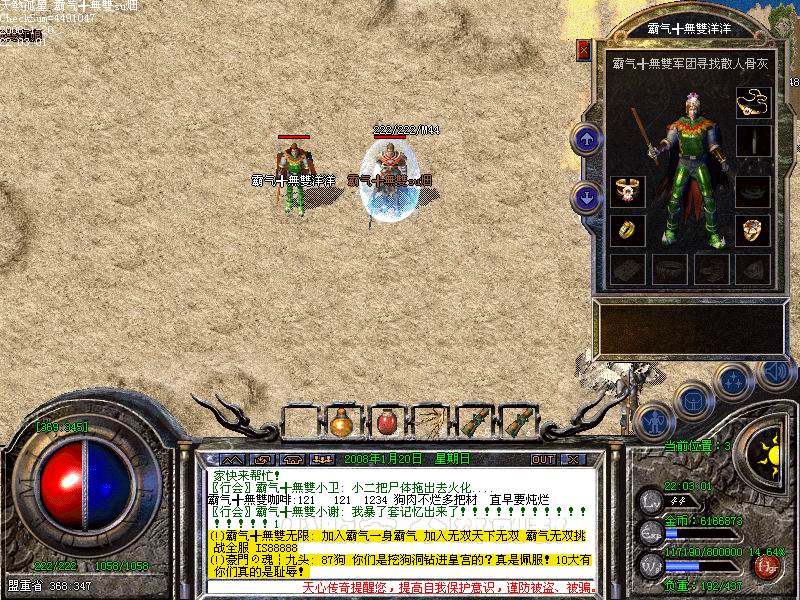Screen dimensions: 800x600
Task: Click the OUT button above the chat
Action: click(543, 459)
